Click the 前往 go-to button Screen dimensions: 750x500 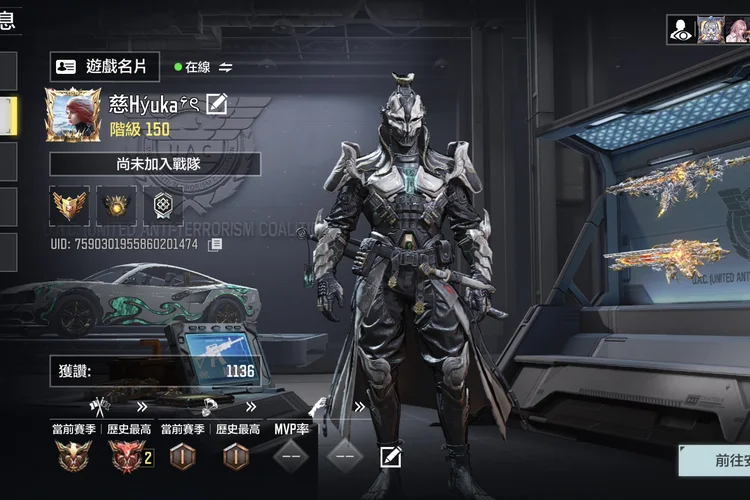point(714,461)
